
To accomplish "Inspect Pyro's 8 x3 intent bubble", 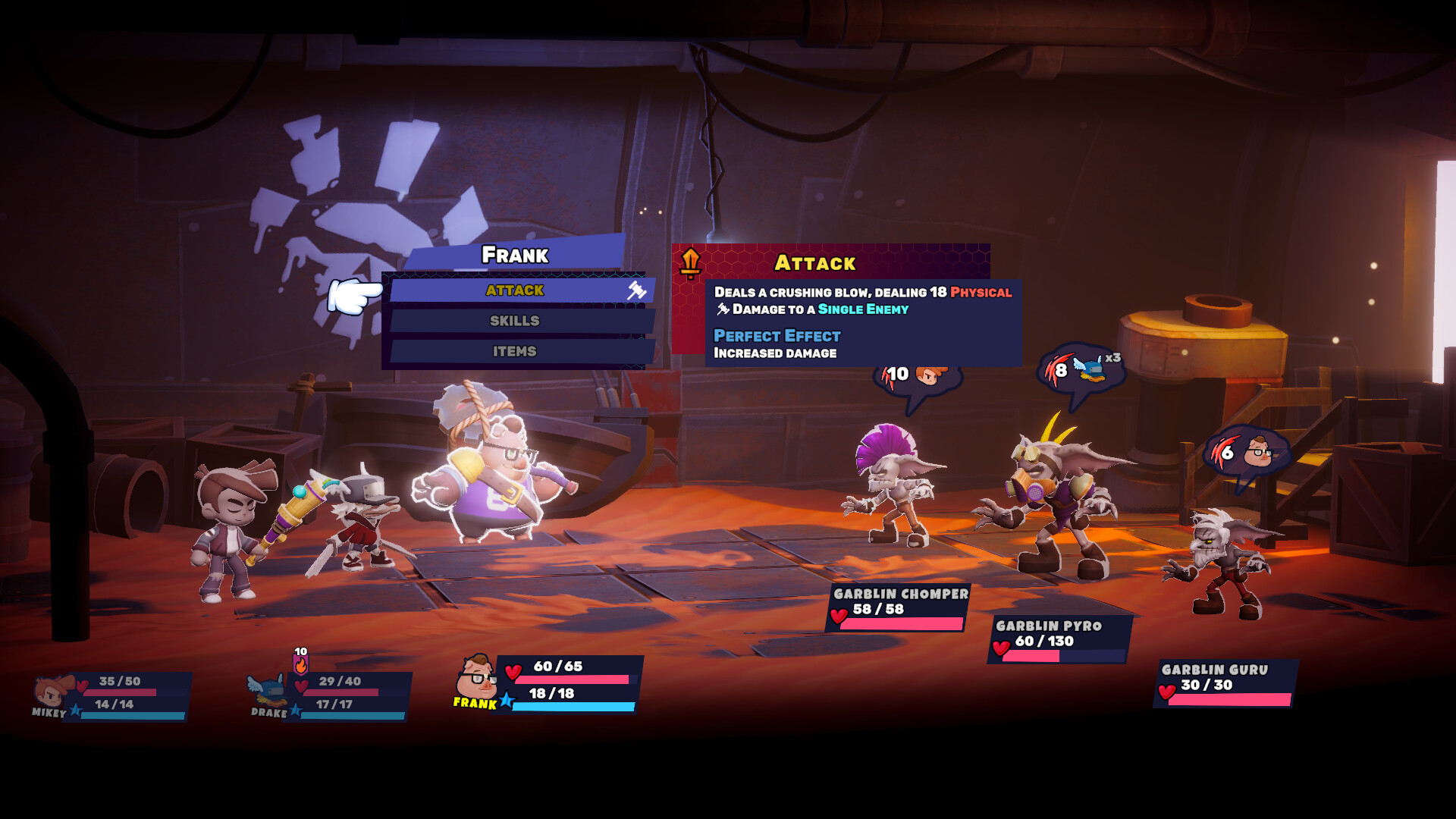I will coord(1081,371).
